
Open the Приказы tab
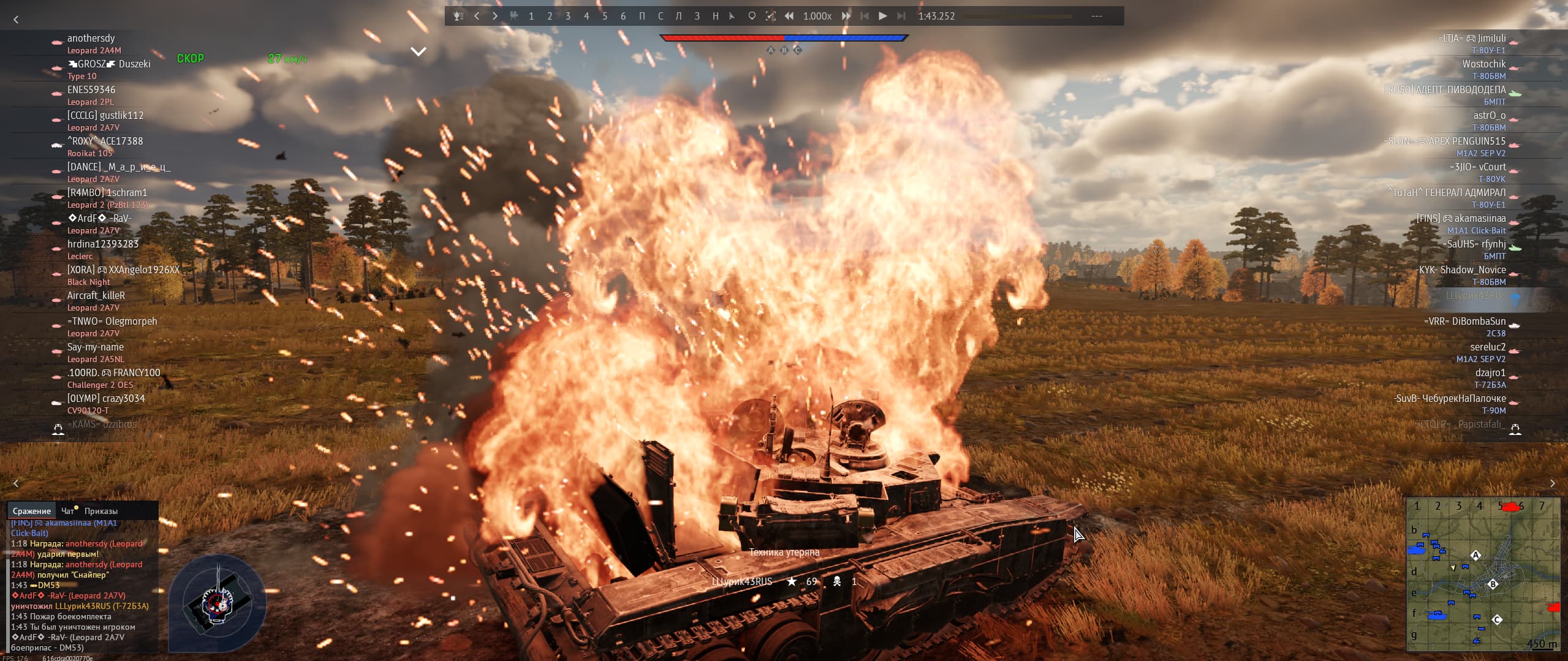101,511
